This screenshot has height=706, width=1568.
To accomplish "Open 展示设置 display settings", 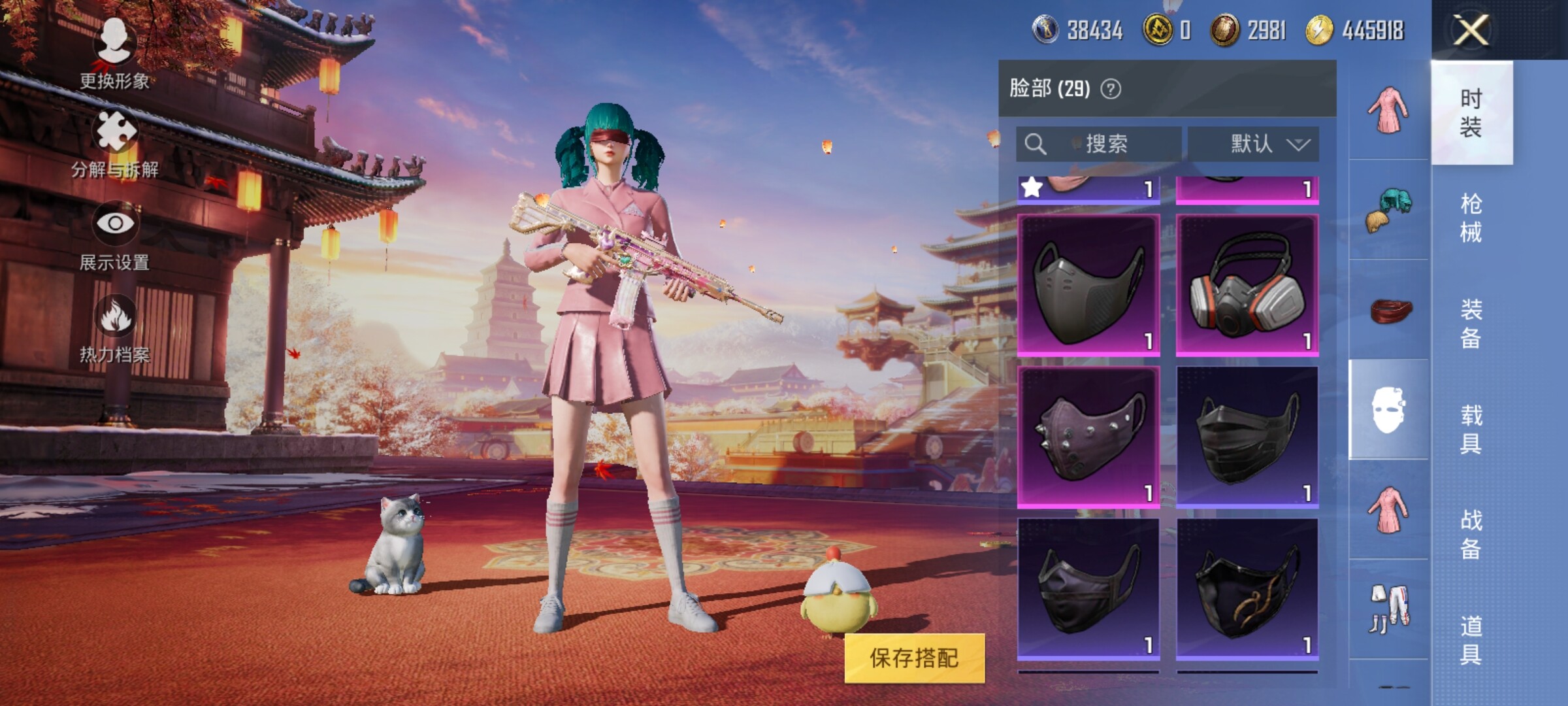I will tap(115, 235).
